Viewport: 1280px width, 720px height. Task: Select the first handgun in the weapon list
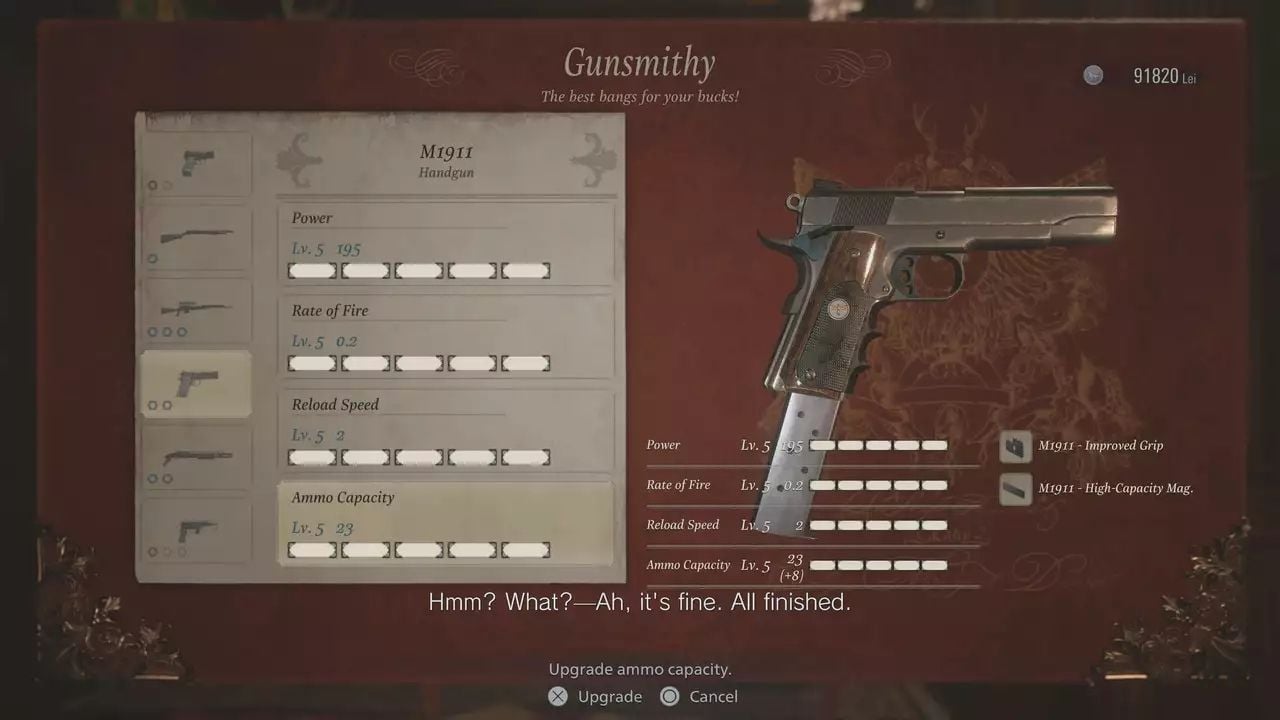click(196, 163)
